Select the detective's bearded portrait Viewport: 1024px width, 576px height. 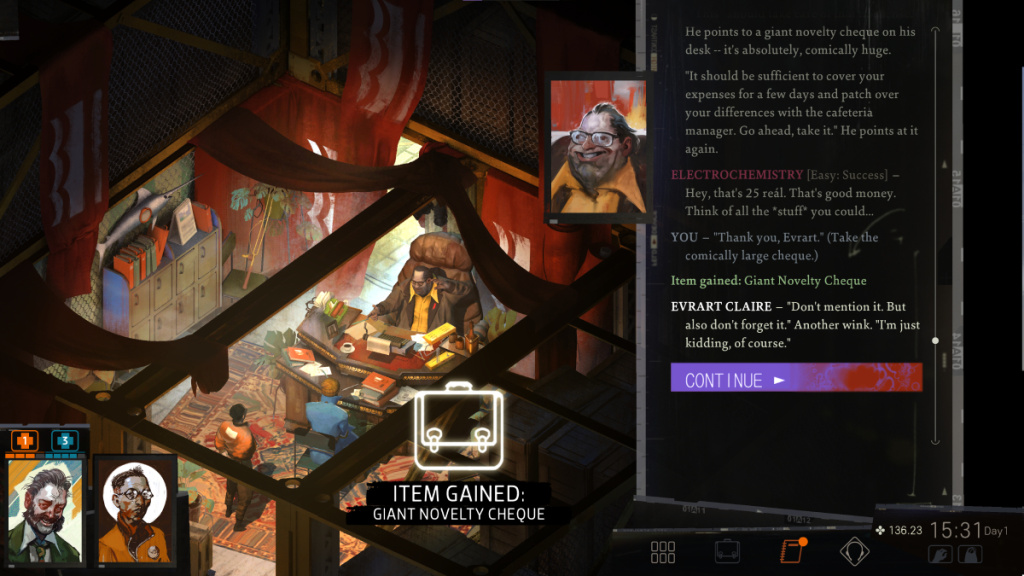click(45, 509)
